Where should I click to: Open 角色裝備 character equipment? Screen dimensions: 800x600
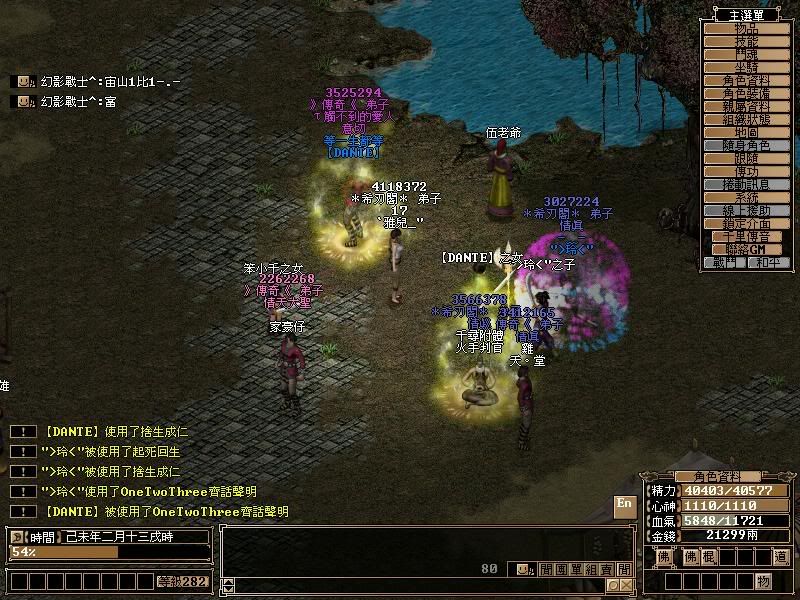746,93
